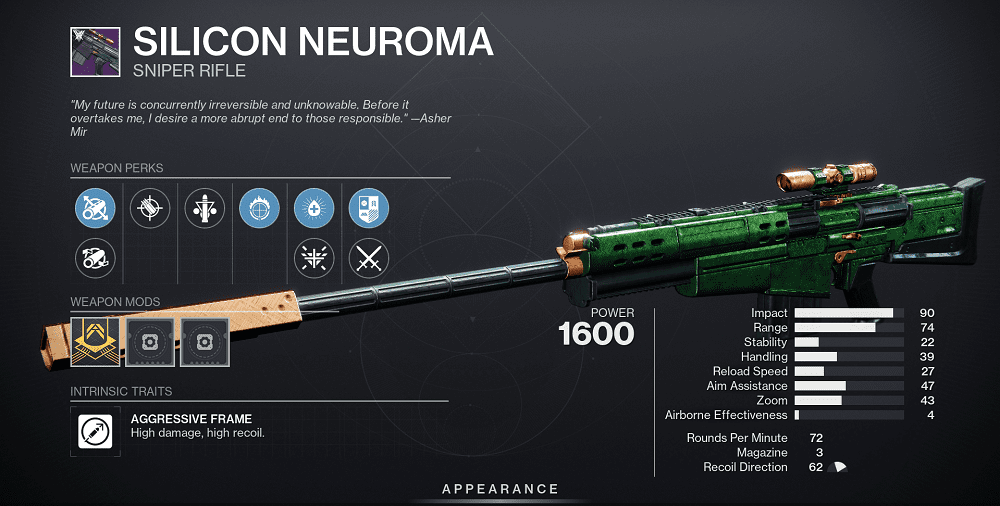Select the blue shield emblem perk
The width and height of the screenshot is (1000, 506).
368,208
